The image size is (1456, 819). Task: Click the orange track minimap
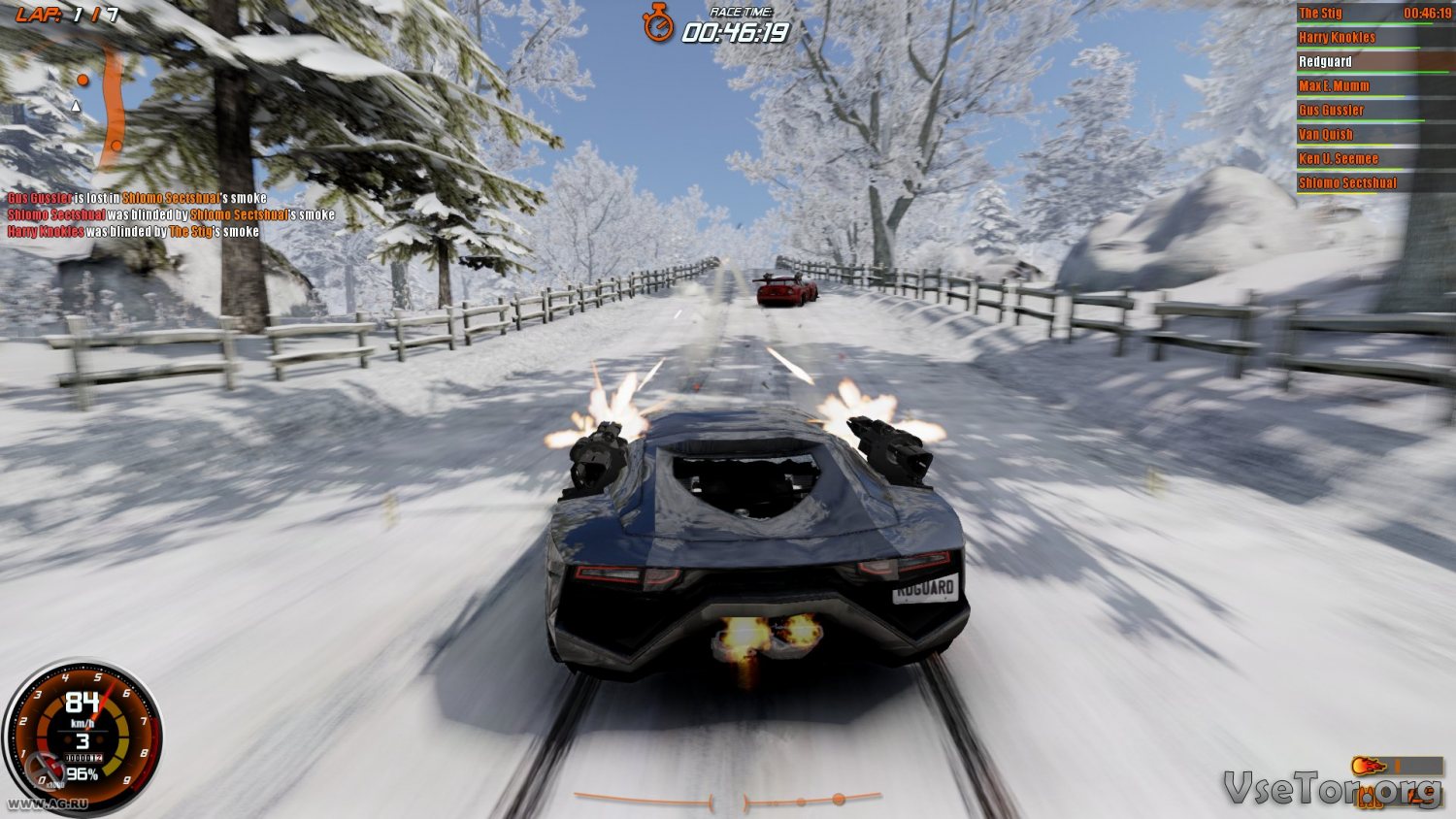pyautogui.click(x=115, y=112)
